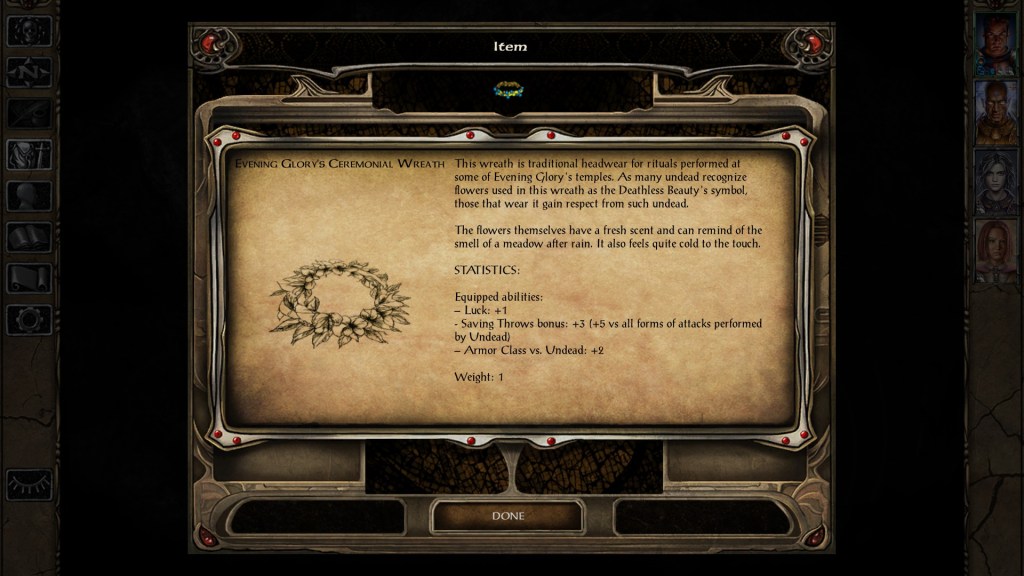Click the closed-eye toggle in the left sidebar

[29, 484]
